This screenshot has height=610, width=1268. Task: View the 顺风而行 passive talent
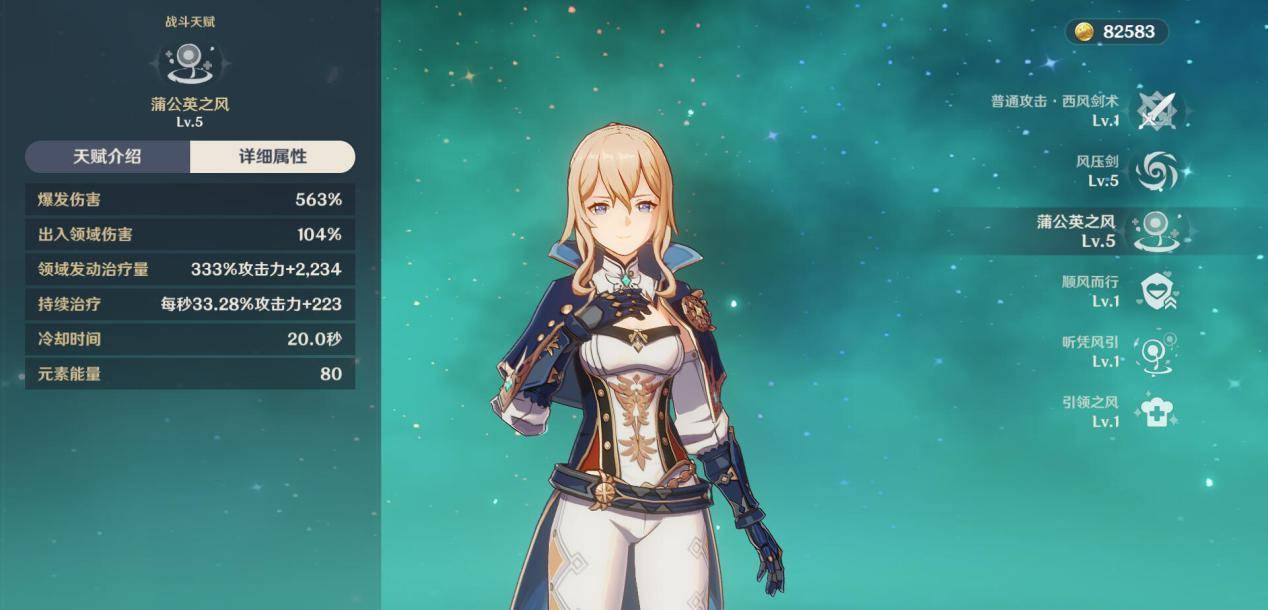(1159, 291)
